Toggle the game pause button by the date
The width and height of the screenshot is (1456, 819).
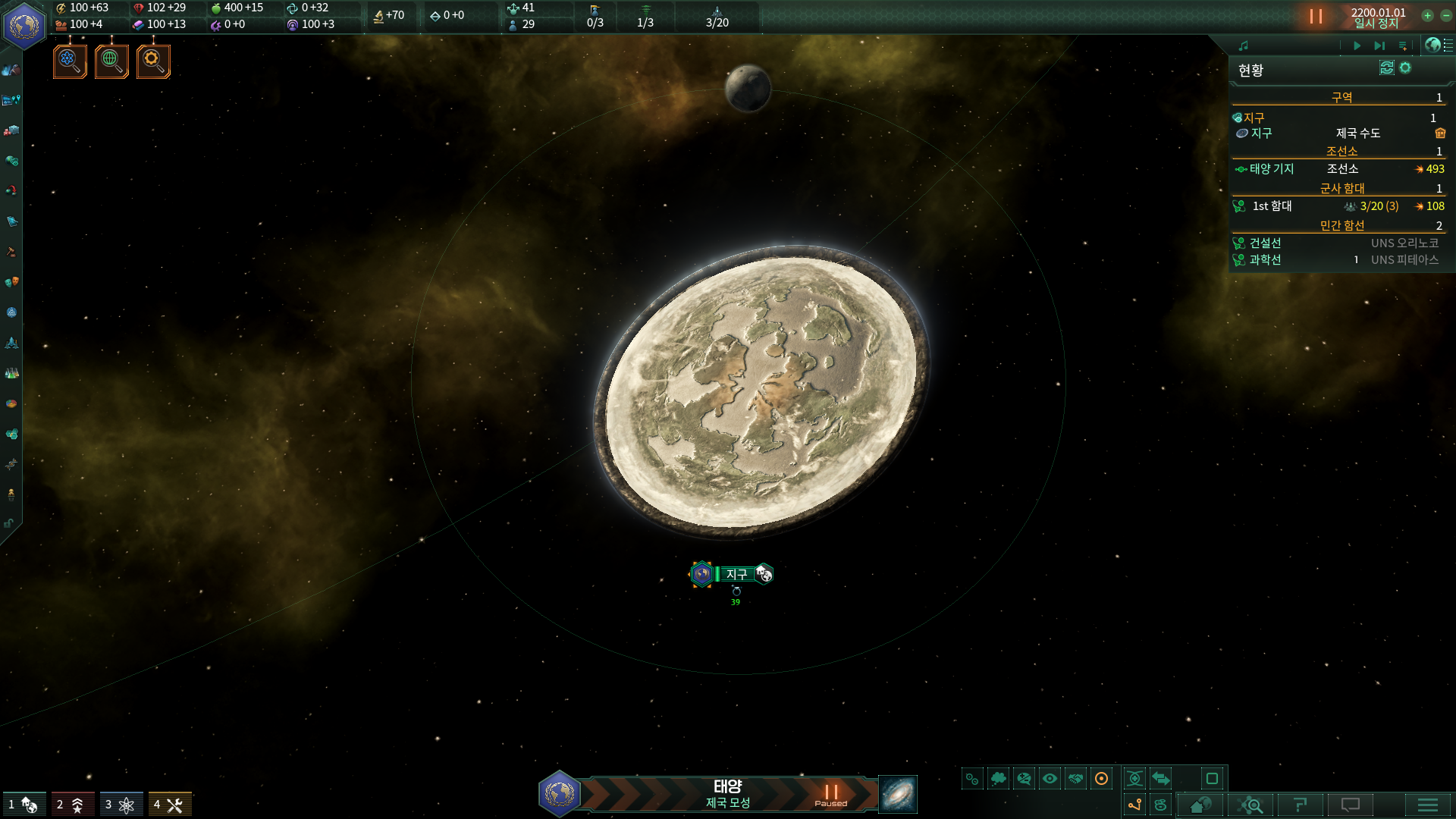click(1316, 16)
